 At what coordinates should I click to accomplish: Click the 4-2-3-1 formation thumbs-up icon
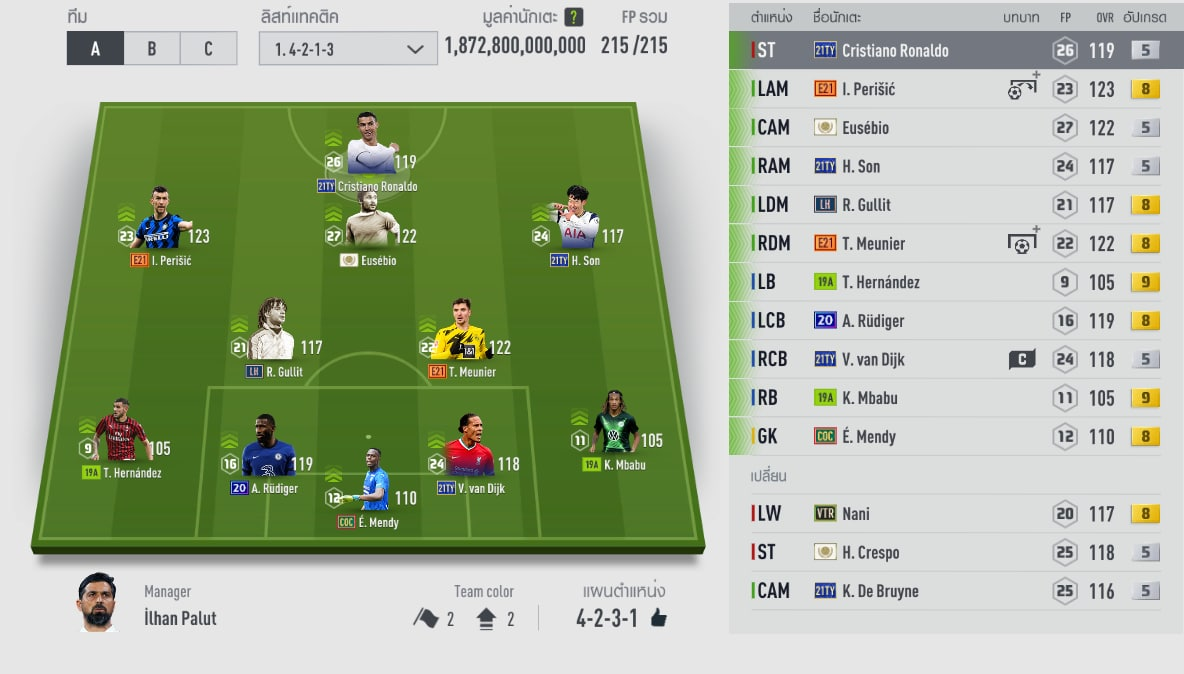click(658, 618)
